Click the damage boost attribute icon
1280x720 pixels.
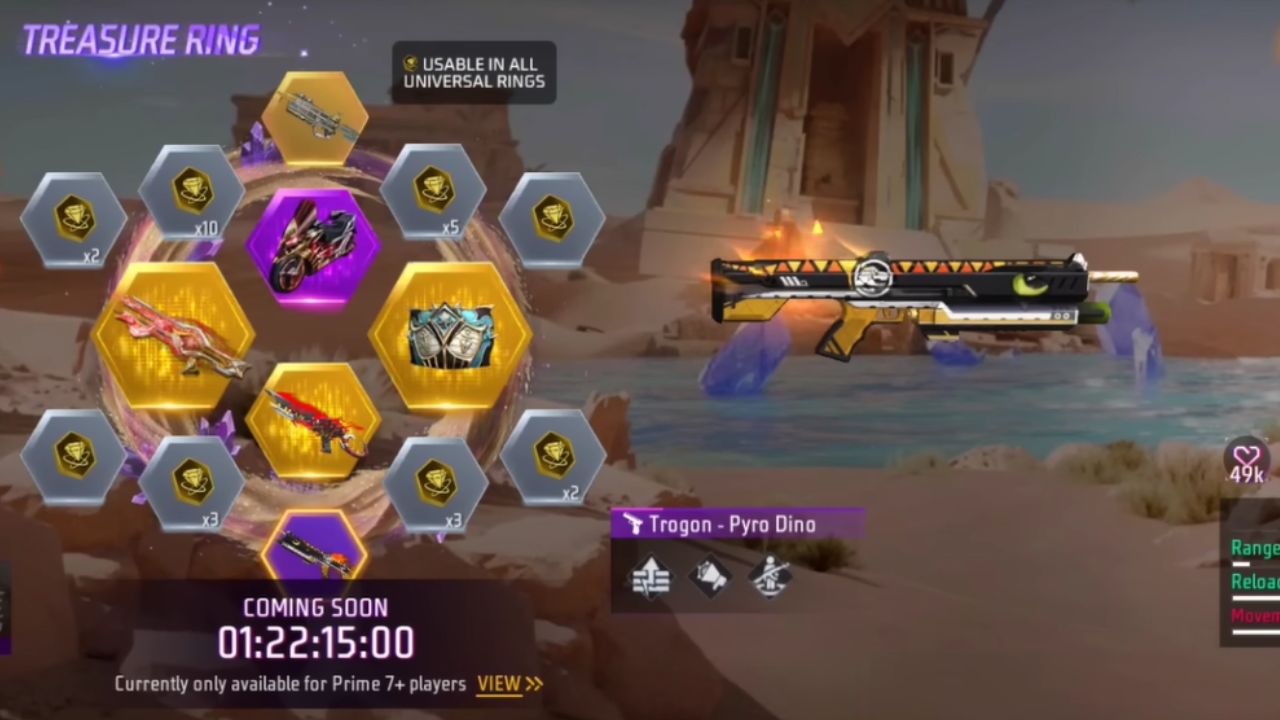point(653,577)
